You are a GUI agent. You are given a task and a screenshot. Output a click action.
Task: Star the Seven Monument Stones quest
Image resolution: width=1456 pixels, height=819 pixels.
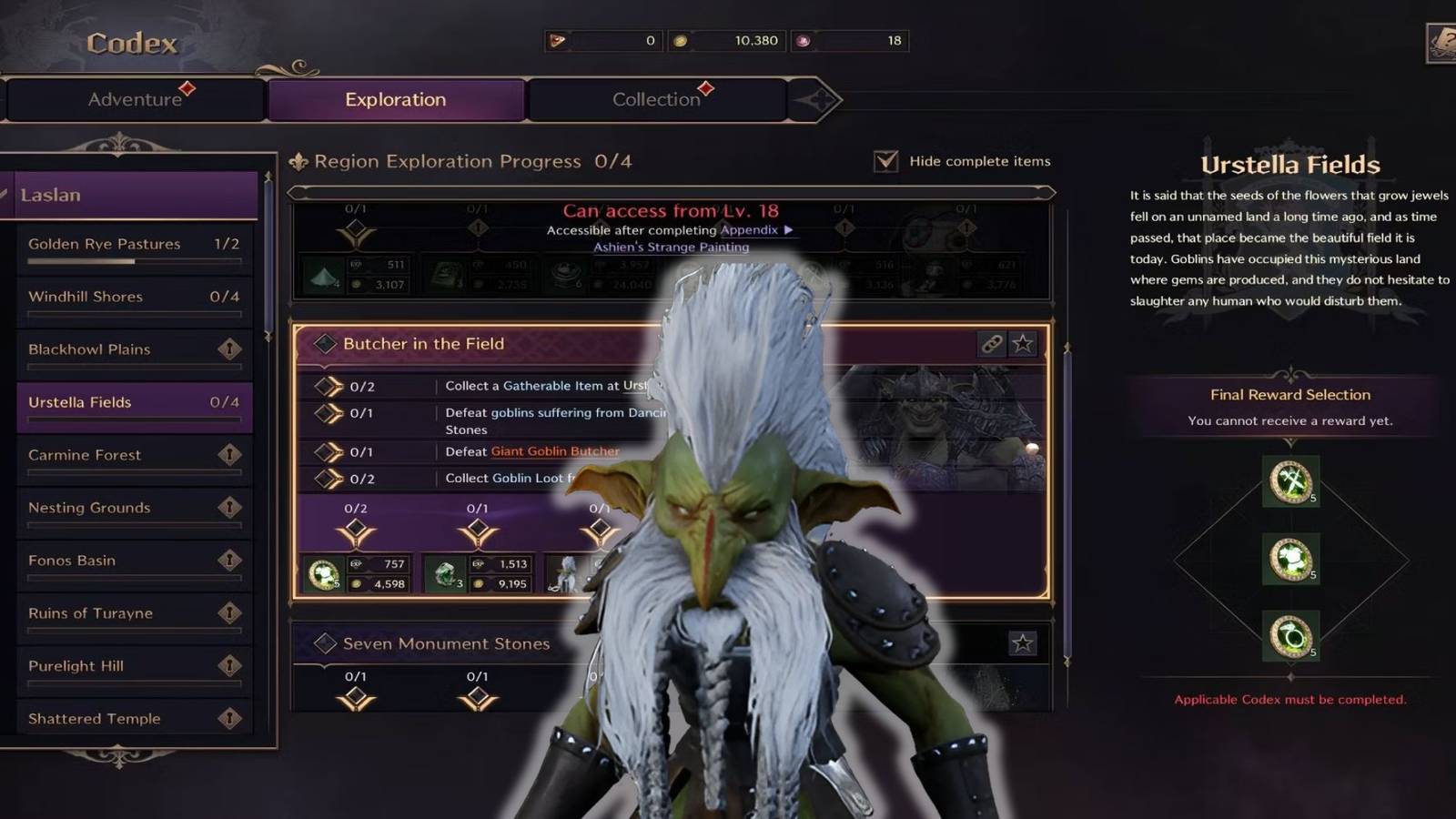pos(1024,643)
